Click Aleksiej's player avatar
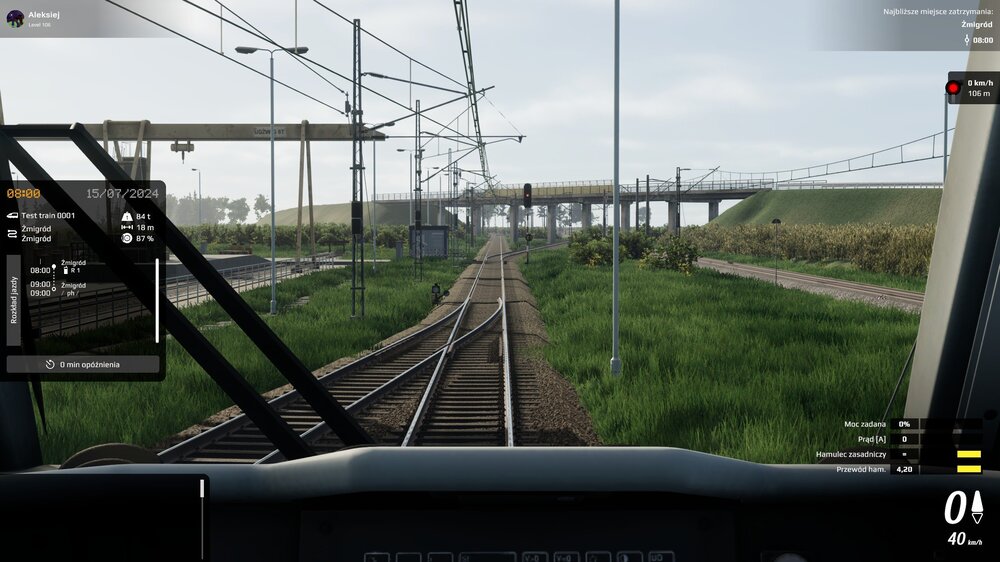 (x=15, y=18)
